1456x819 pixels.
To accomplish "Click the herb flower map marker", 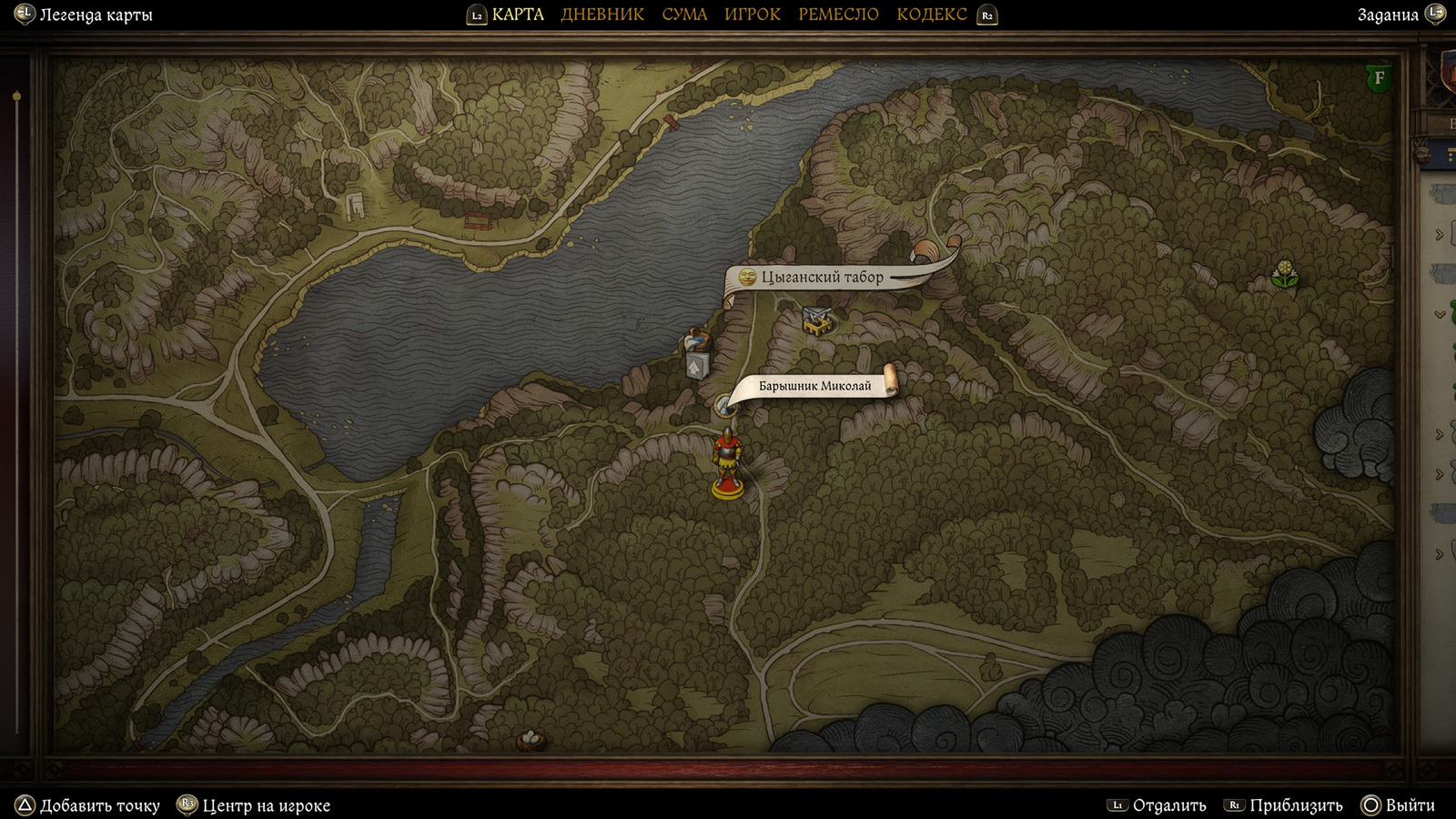I will (1285, 274).
